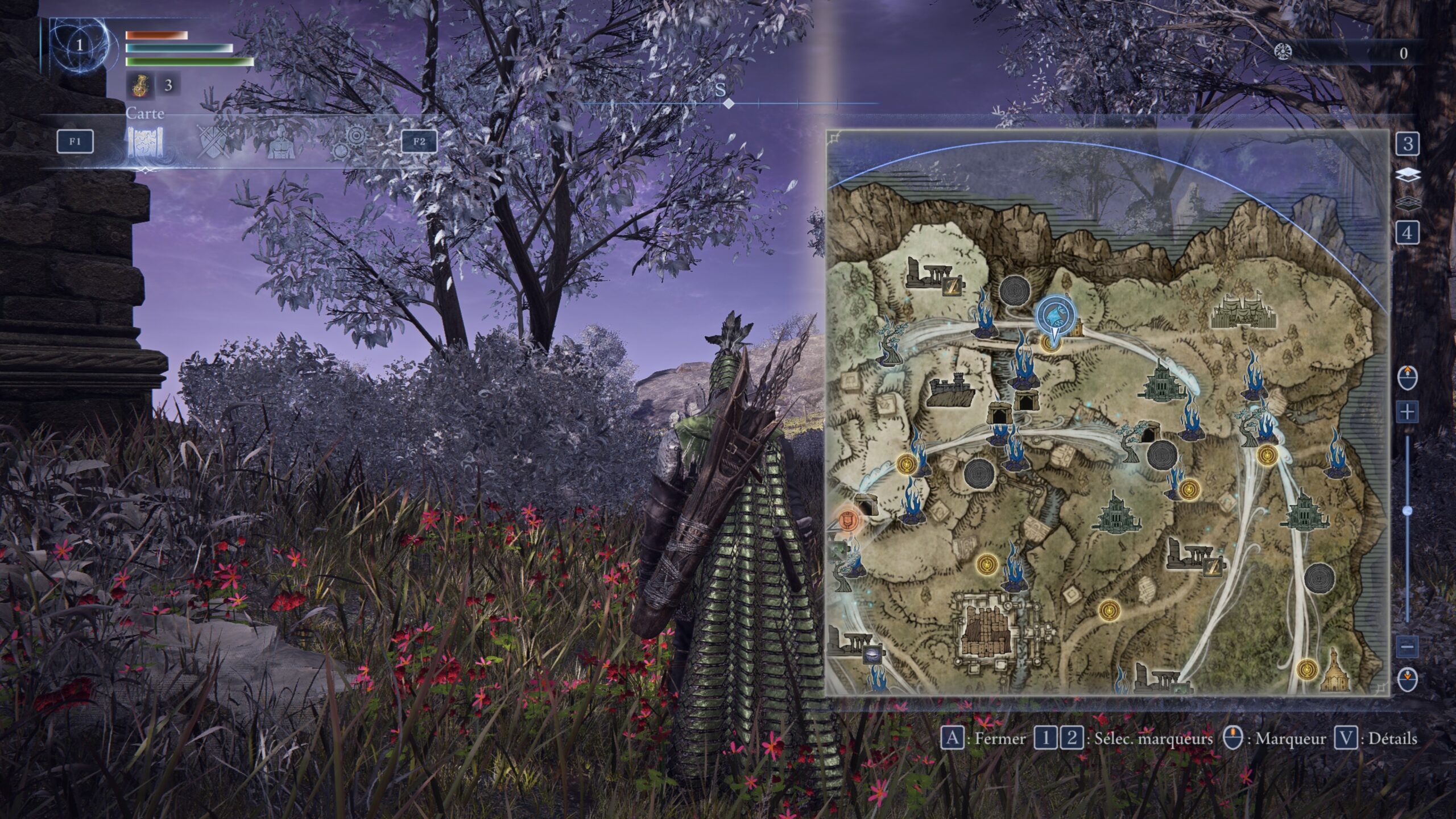Switch to the crossed swords equipment tab
The image size is (1456, 819).
(214, 142)
